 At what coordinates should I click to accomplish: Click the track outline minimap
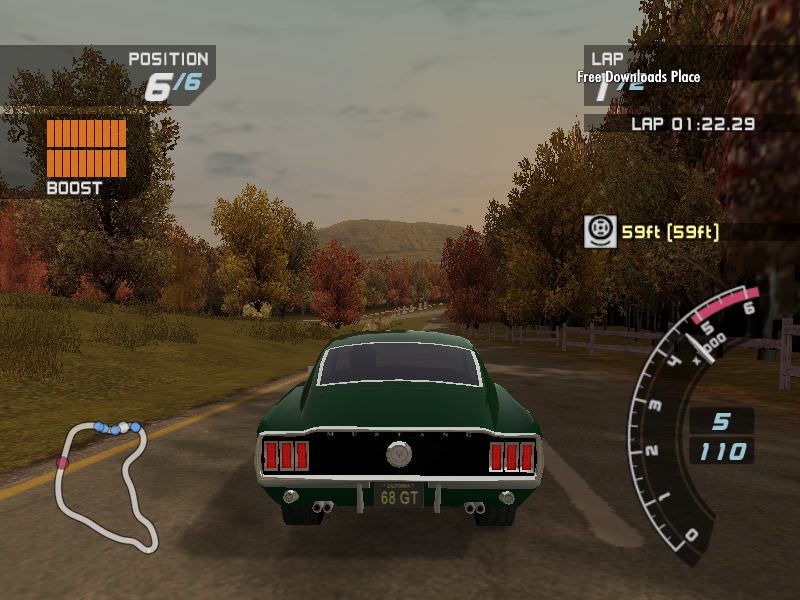[107, 485]
